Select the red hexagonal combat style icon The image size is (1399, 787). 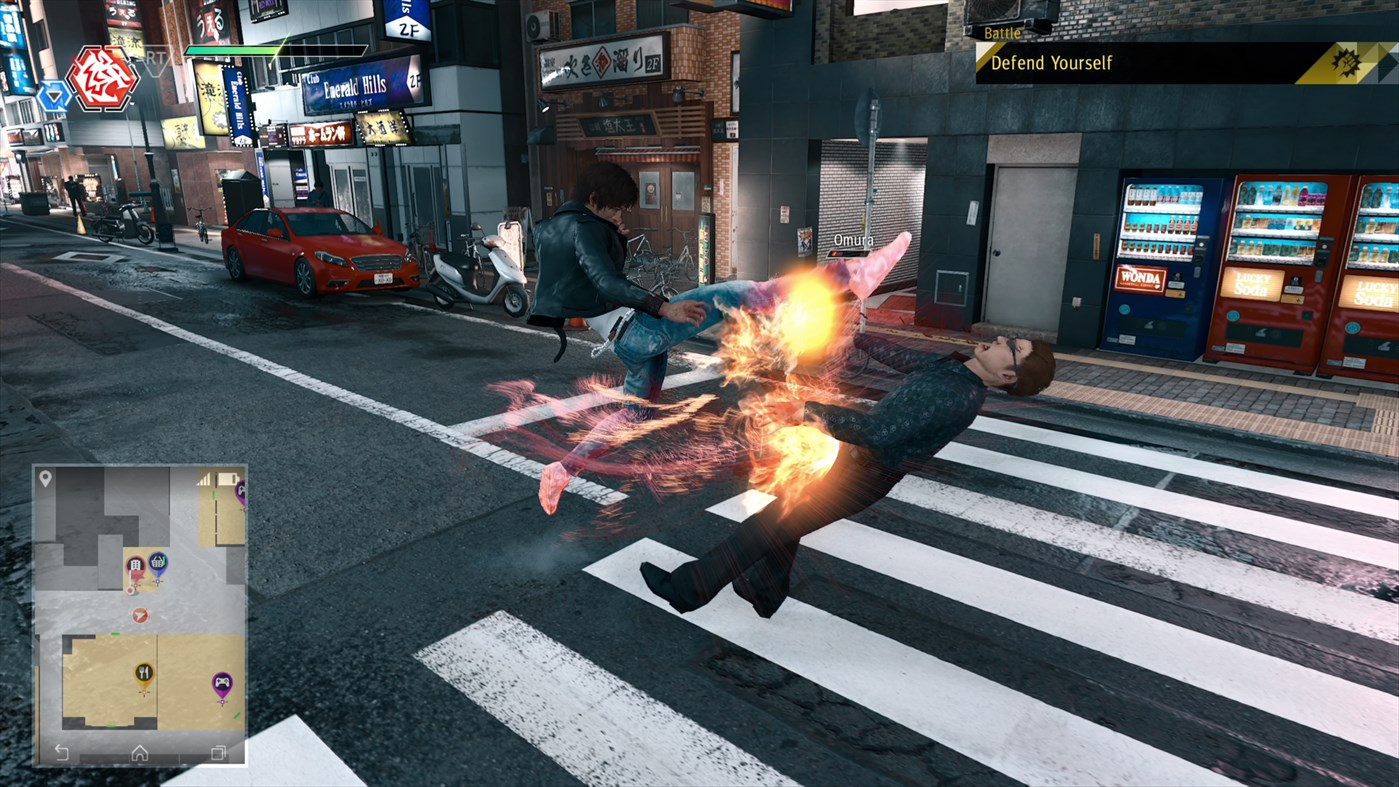[x=104, y=80]
